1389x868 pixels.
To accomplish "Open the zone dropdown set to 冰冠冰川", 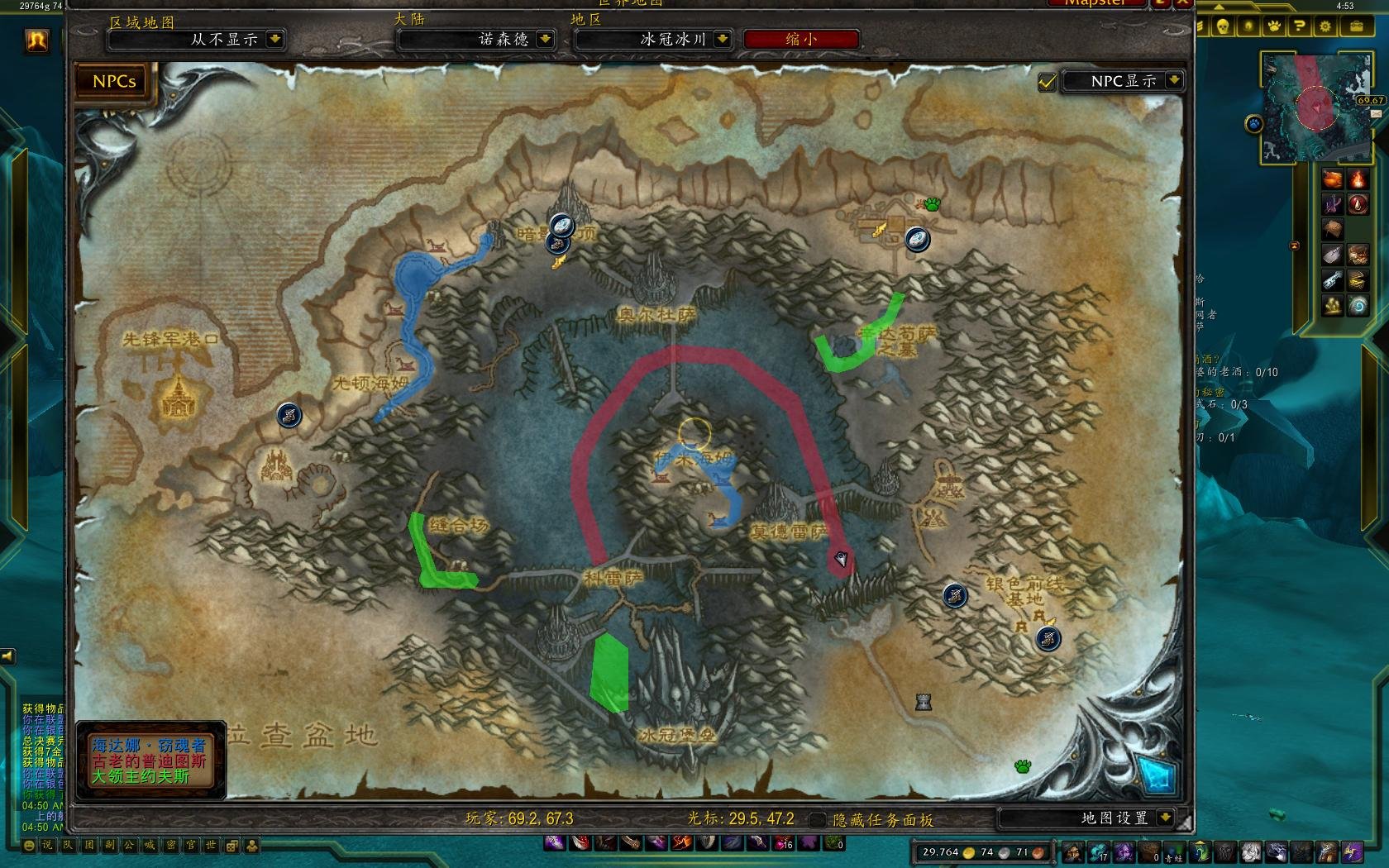I will [x=722, y=39].
